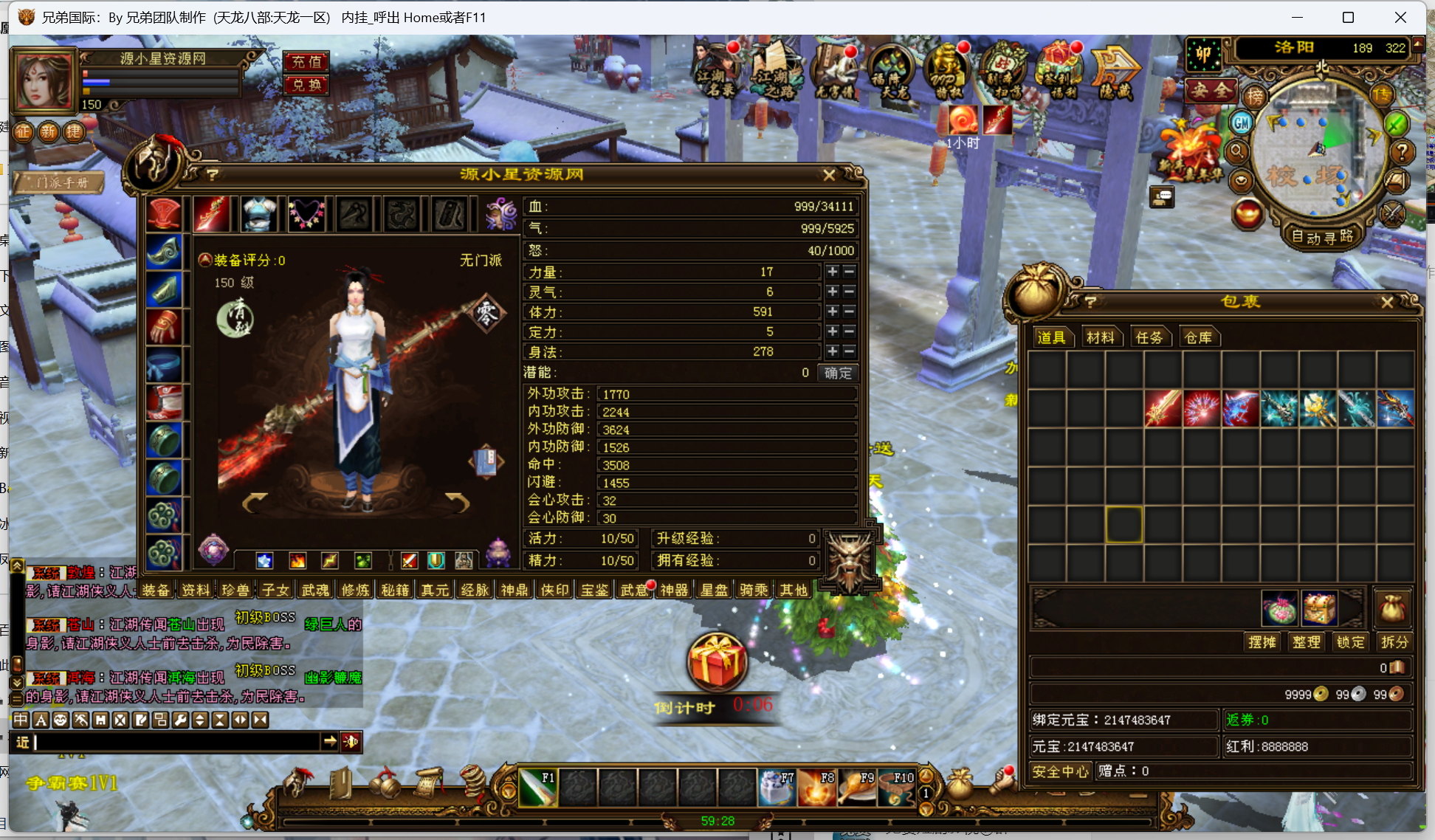Select the red sword in the bag

[x=1163, y=409]
